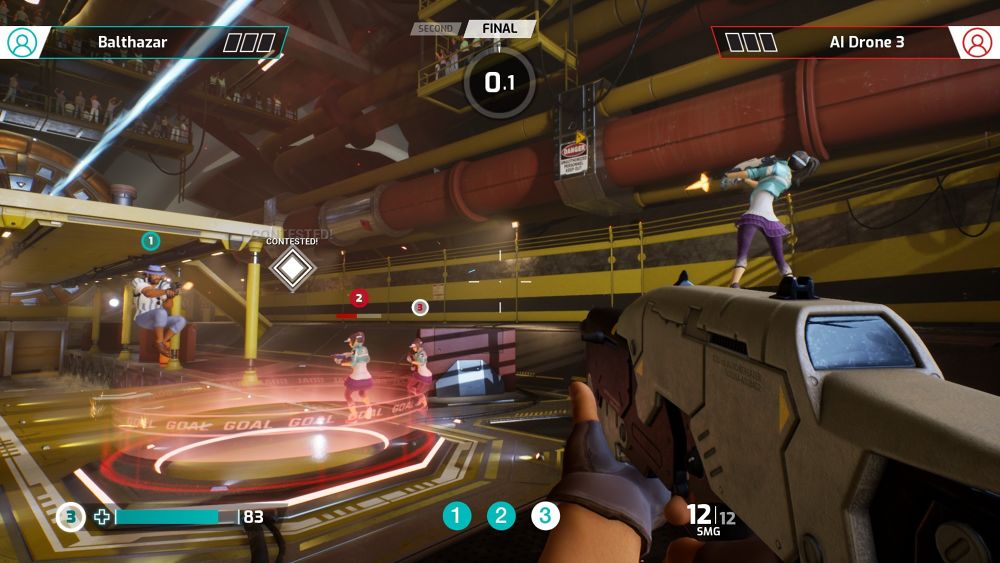The image size is (1000, 563).
Task: Click the contested diamond objective marker
Action: (x=292, y=267)
